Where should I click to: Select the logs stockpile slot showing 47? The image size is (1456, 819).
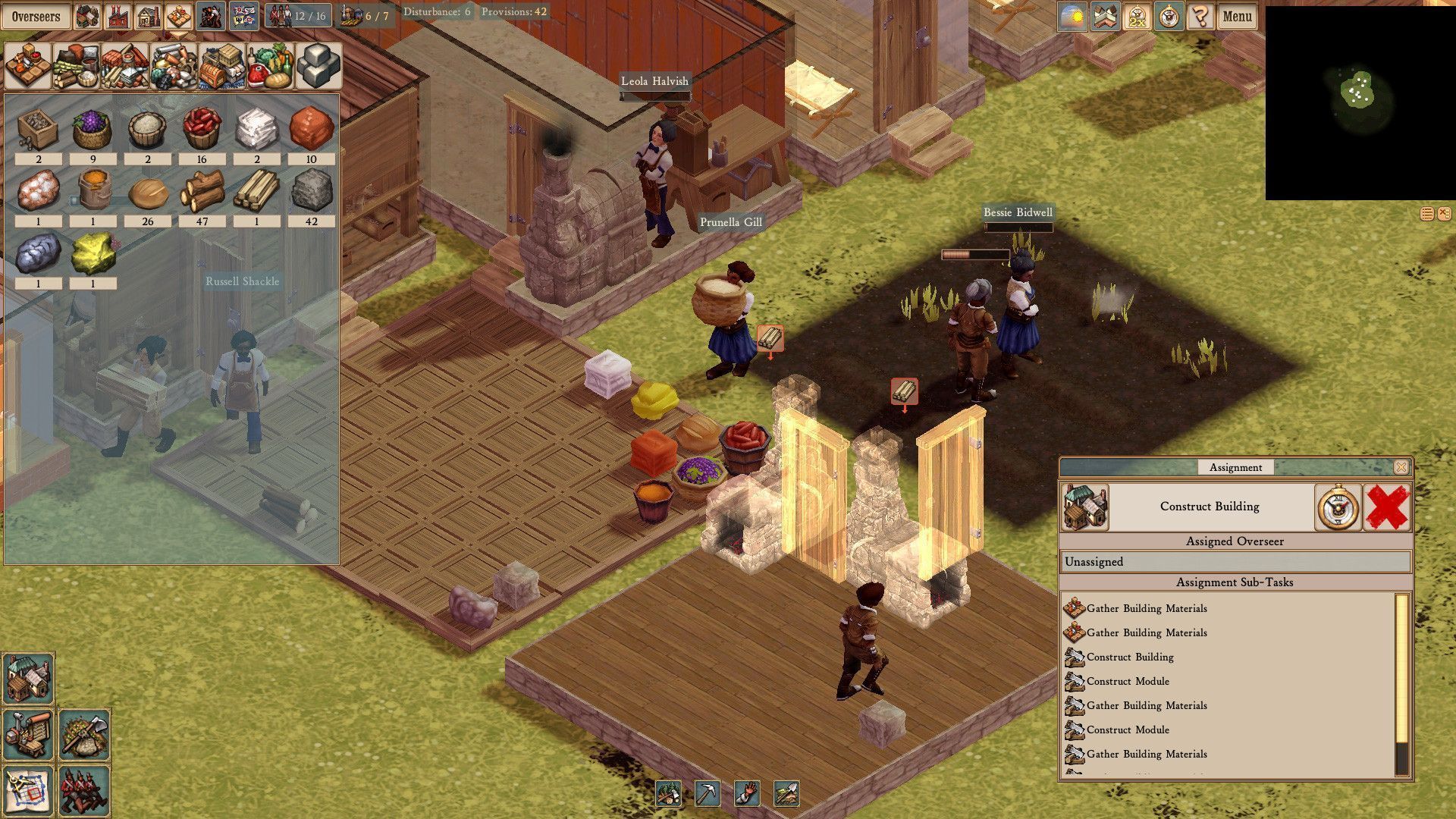click(202, 191)
